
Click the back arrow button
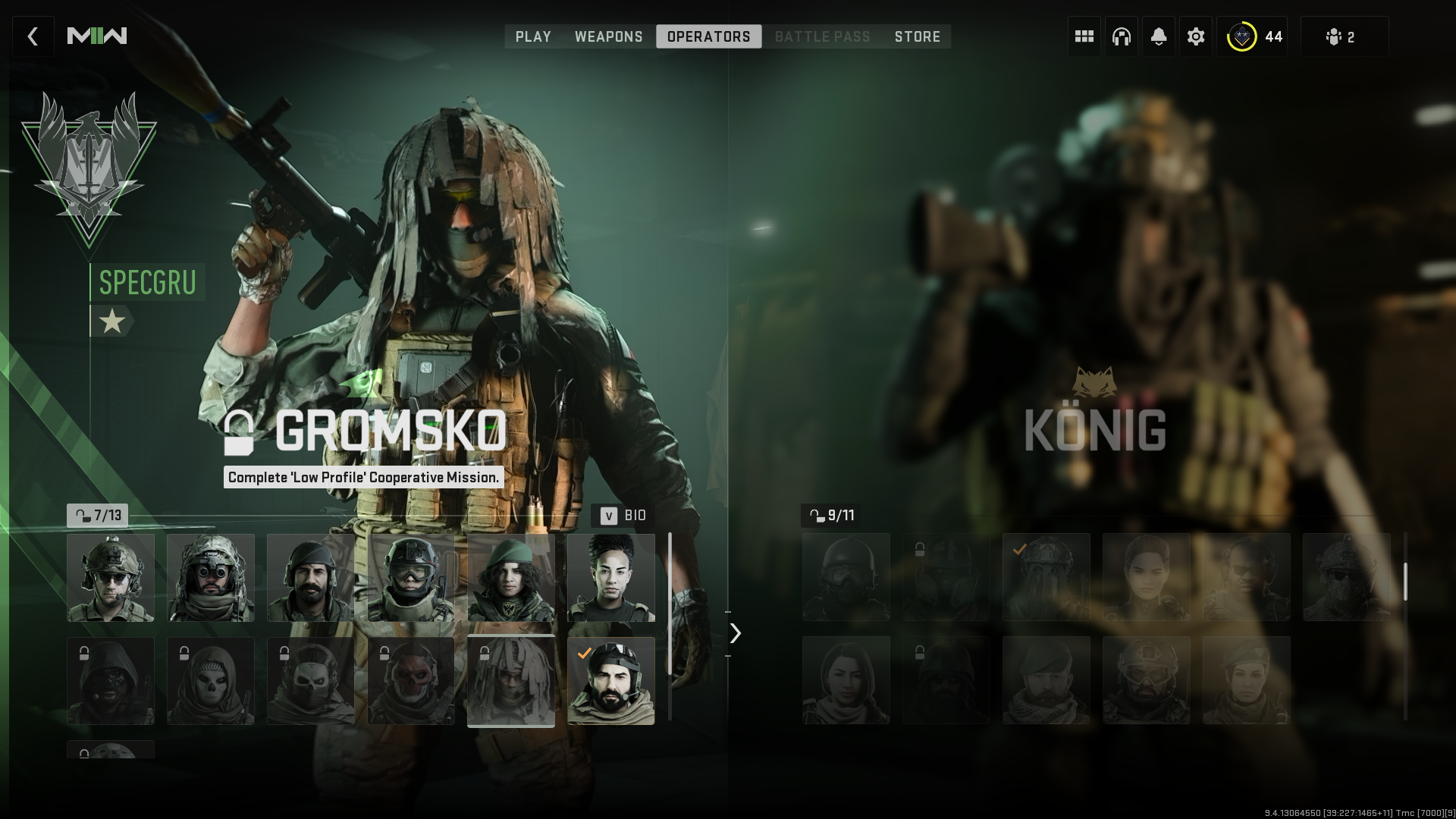click(x=33, y=36)
